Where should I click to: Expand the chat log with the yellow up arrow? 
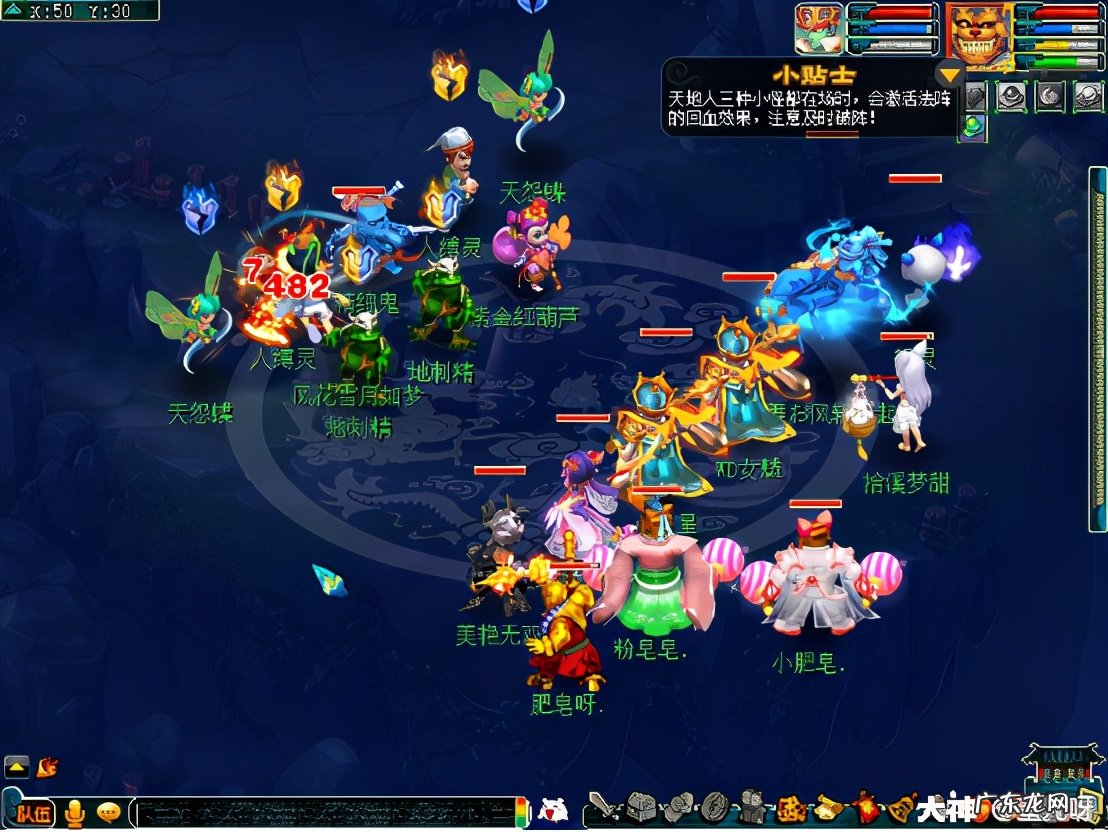click(16, 767)
